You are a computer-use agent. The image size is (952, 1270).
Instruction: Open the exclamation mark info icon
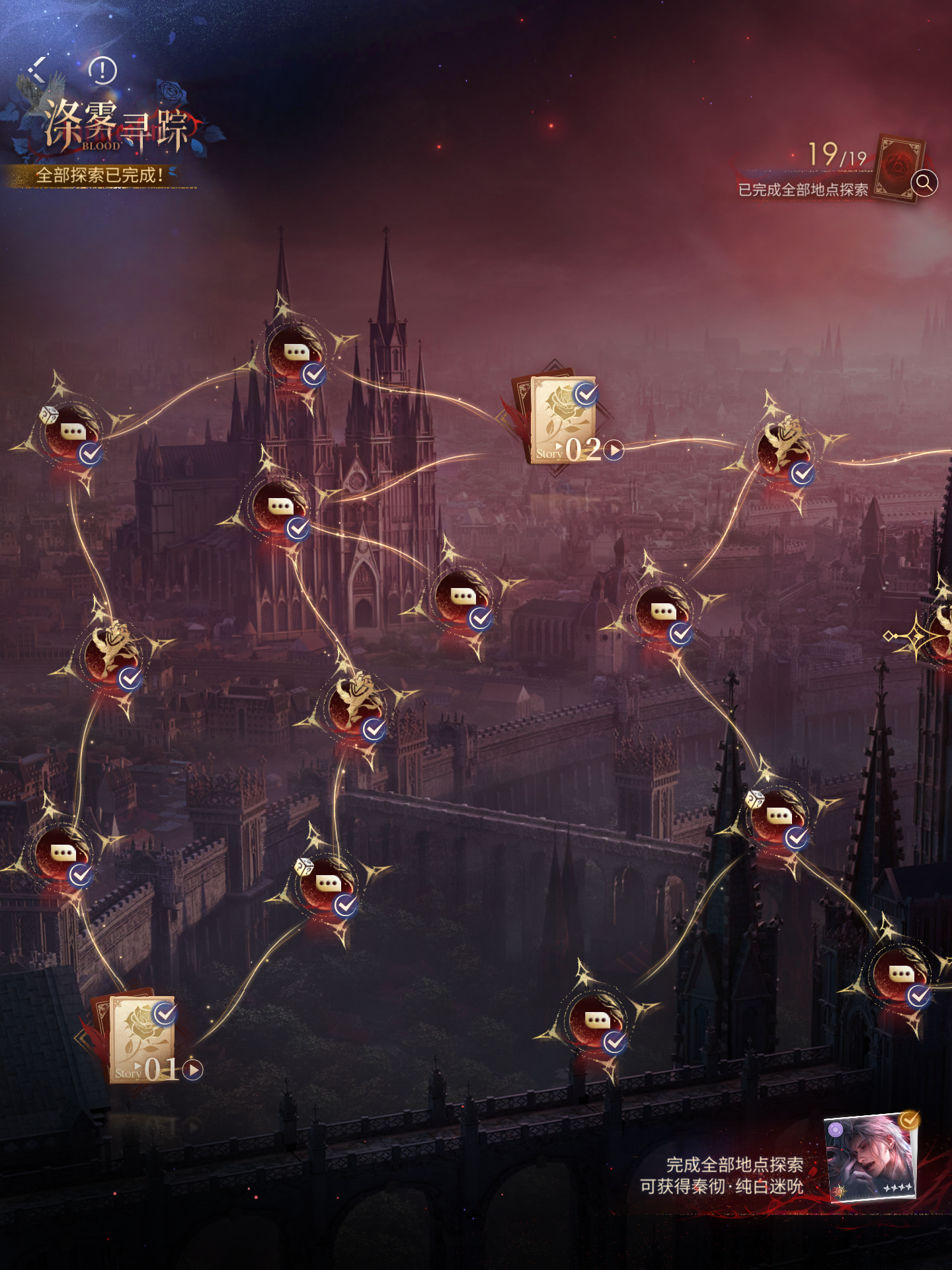[x=102, y=70]
